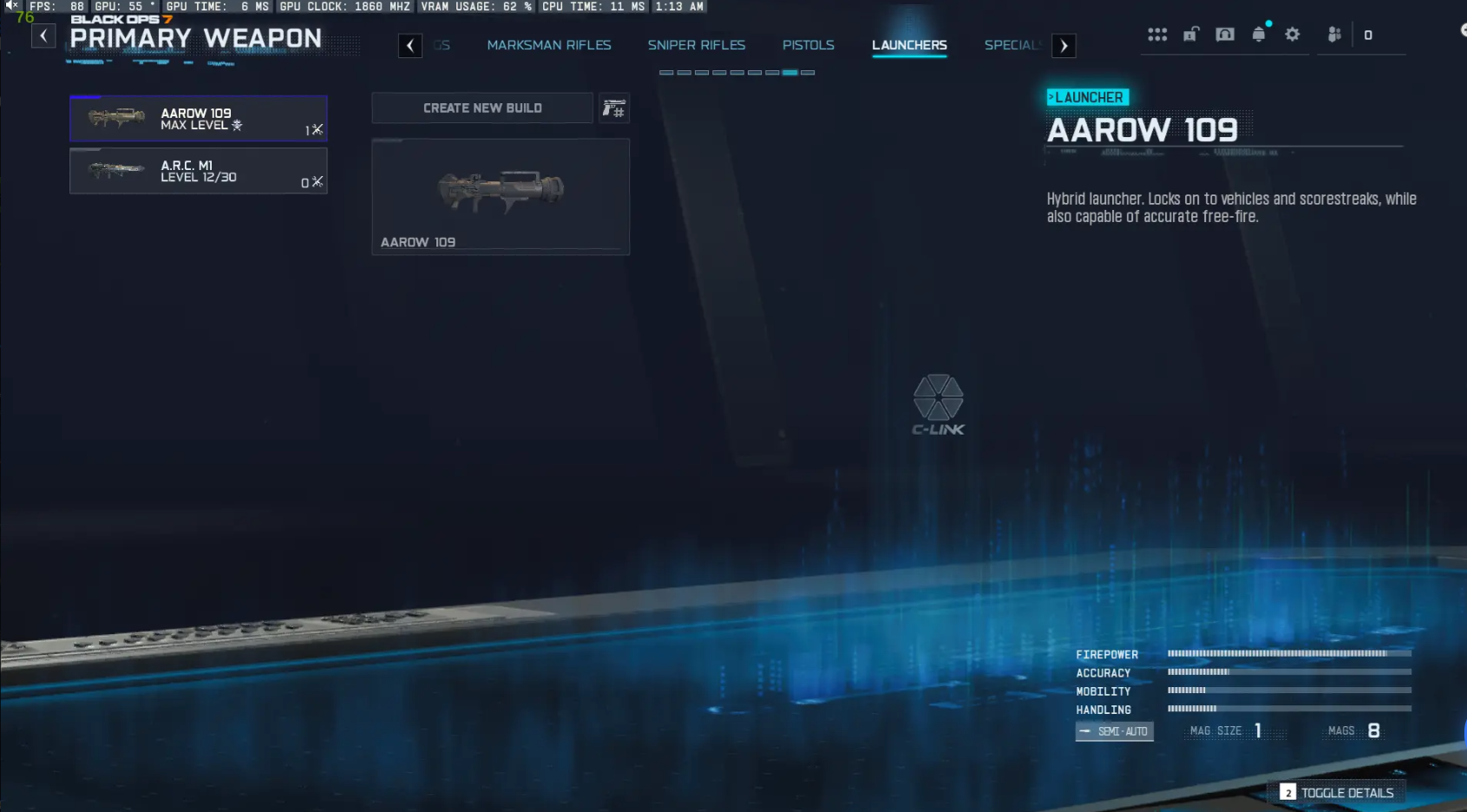The image size is (1467, 812).
Task: Click the AAROW 109 build thumbnail
Action: pos(501,195)
